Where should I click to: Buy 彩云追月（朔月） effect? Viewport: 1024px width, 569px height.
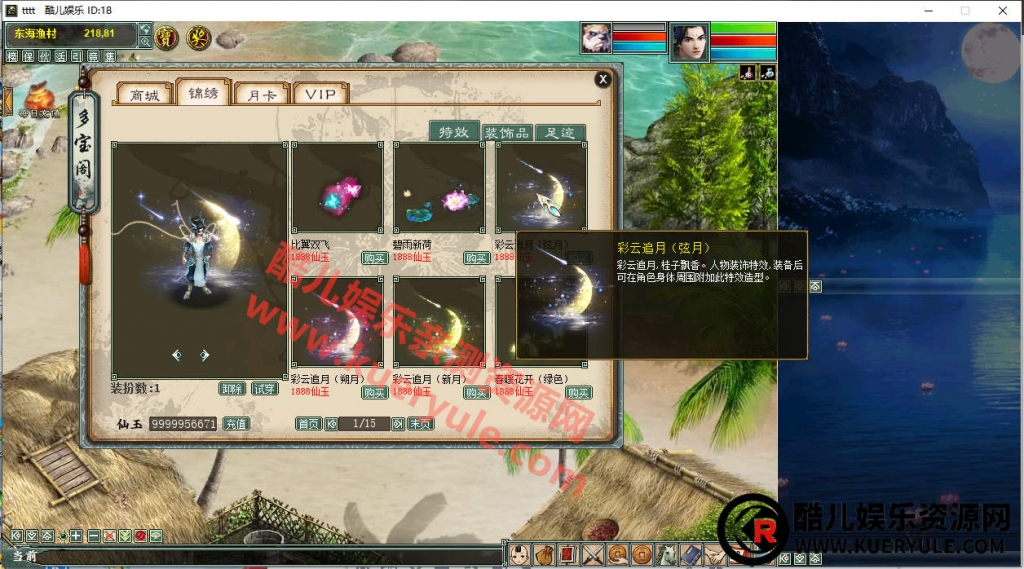374,392
